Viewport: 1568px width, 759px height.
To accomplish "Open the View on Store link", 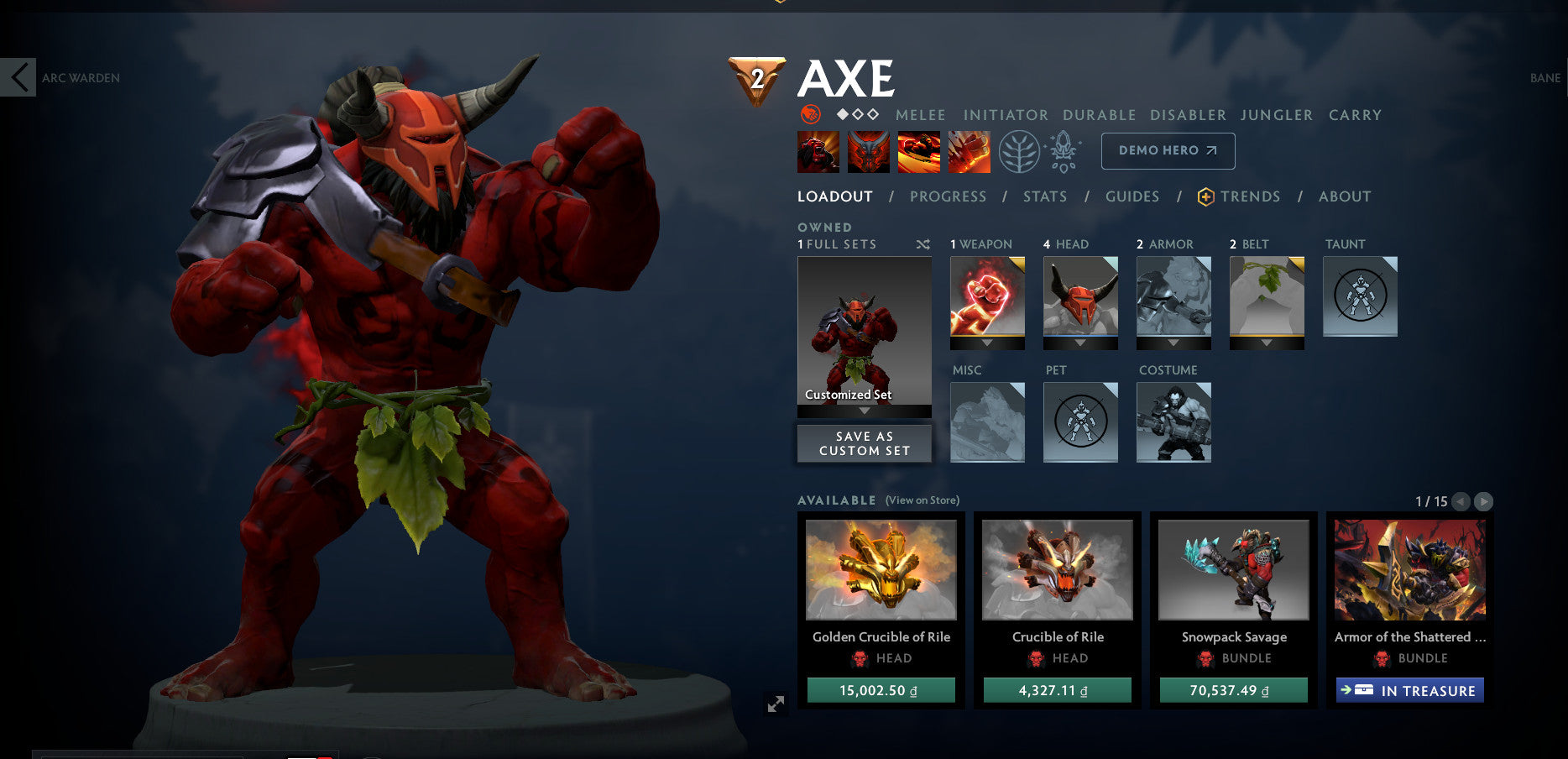I will coord(922,500).
